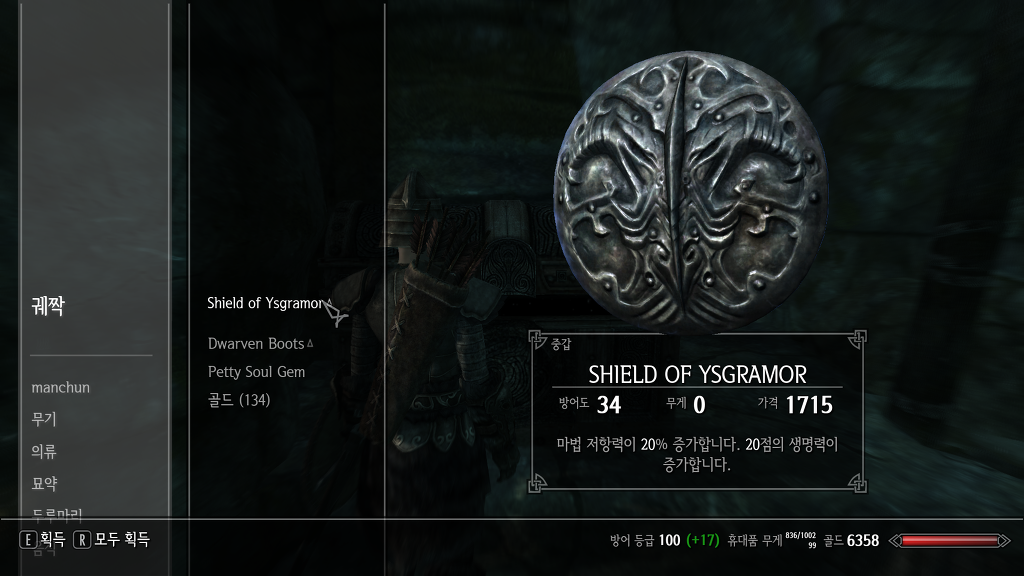This screenshot has width=1024, height=576.
Task: Click the 획득 take button
Action: point(43,539)
